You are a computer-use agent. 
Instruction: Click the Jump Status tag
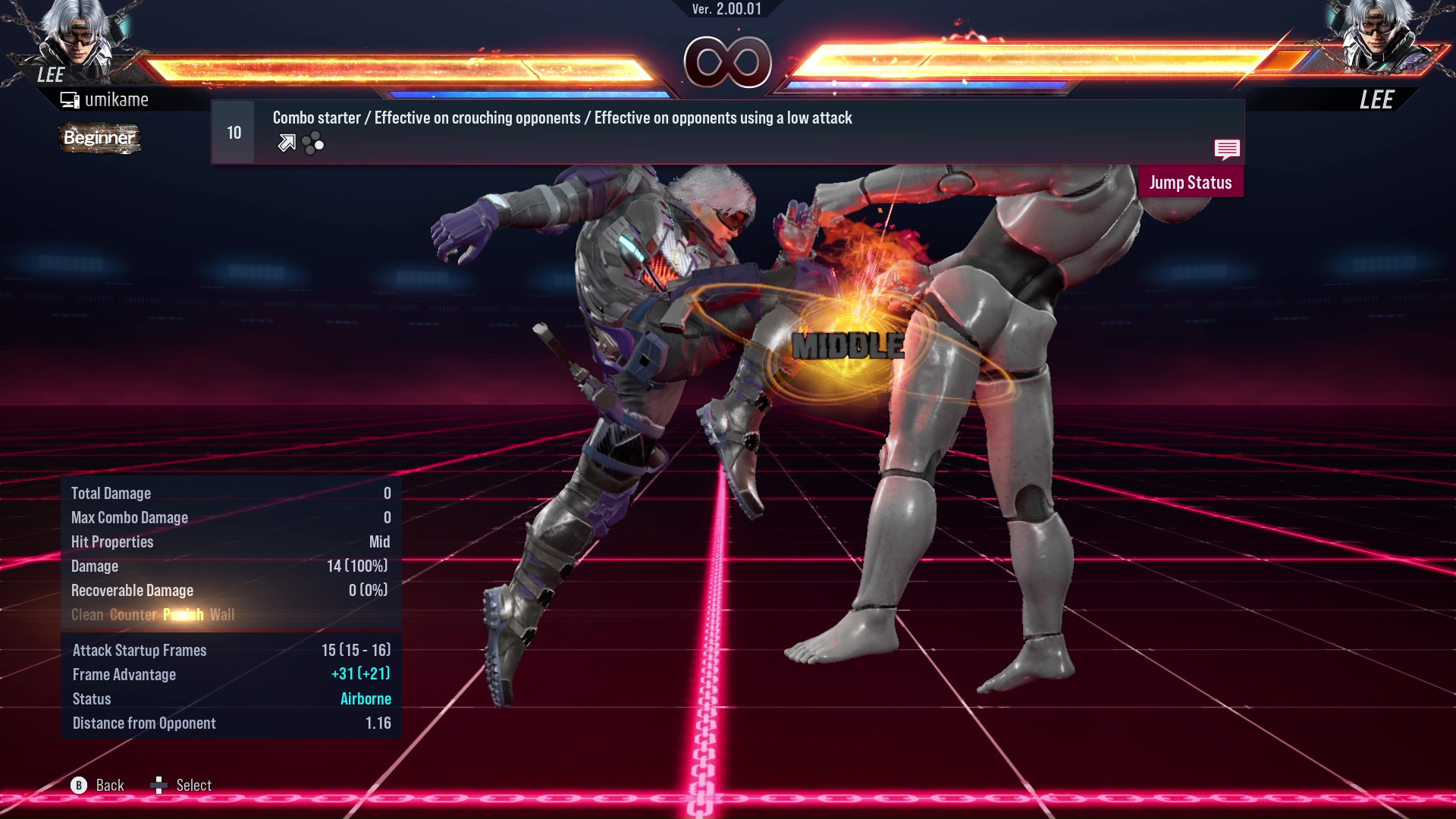(x=1190, y=182)
